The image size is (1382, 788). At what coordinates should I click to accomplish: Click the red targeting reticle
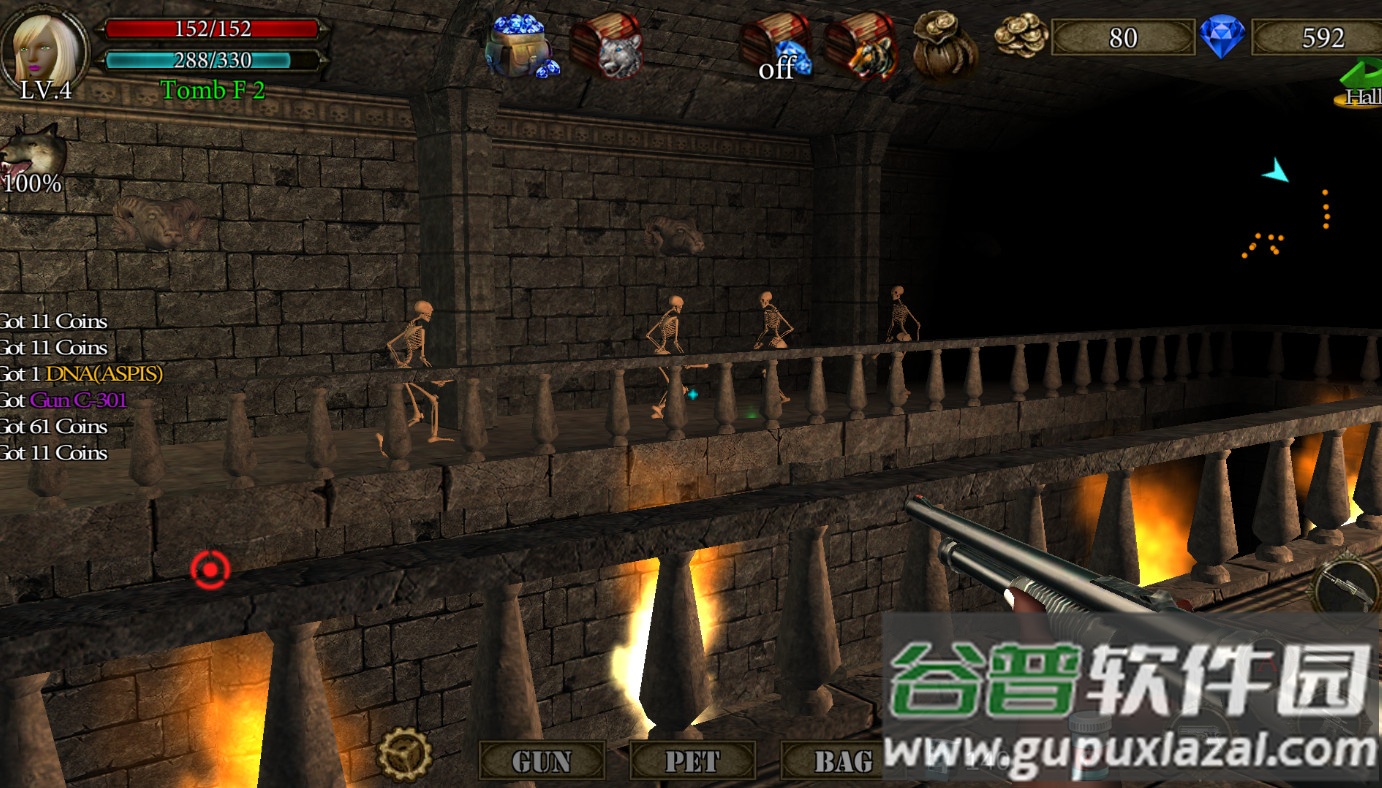click(208, 568)
